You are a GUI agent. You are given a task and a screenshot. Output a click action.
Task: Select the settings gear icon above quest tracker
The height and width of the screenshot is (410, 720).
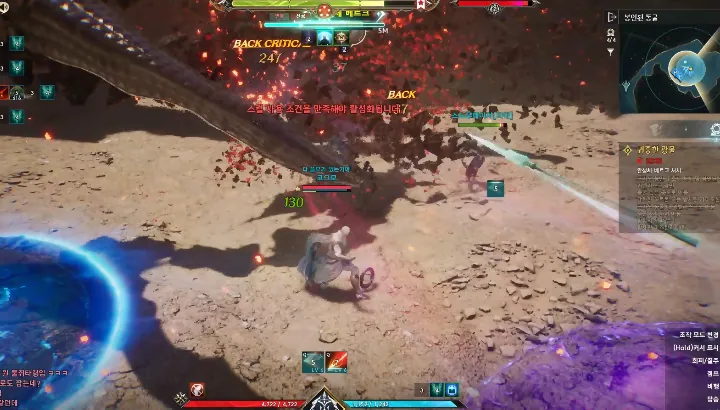click(714, 129)
